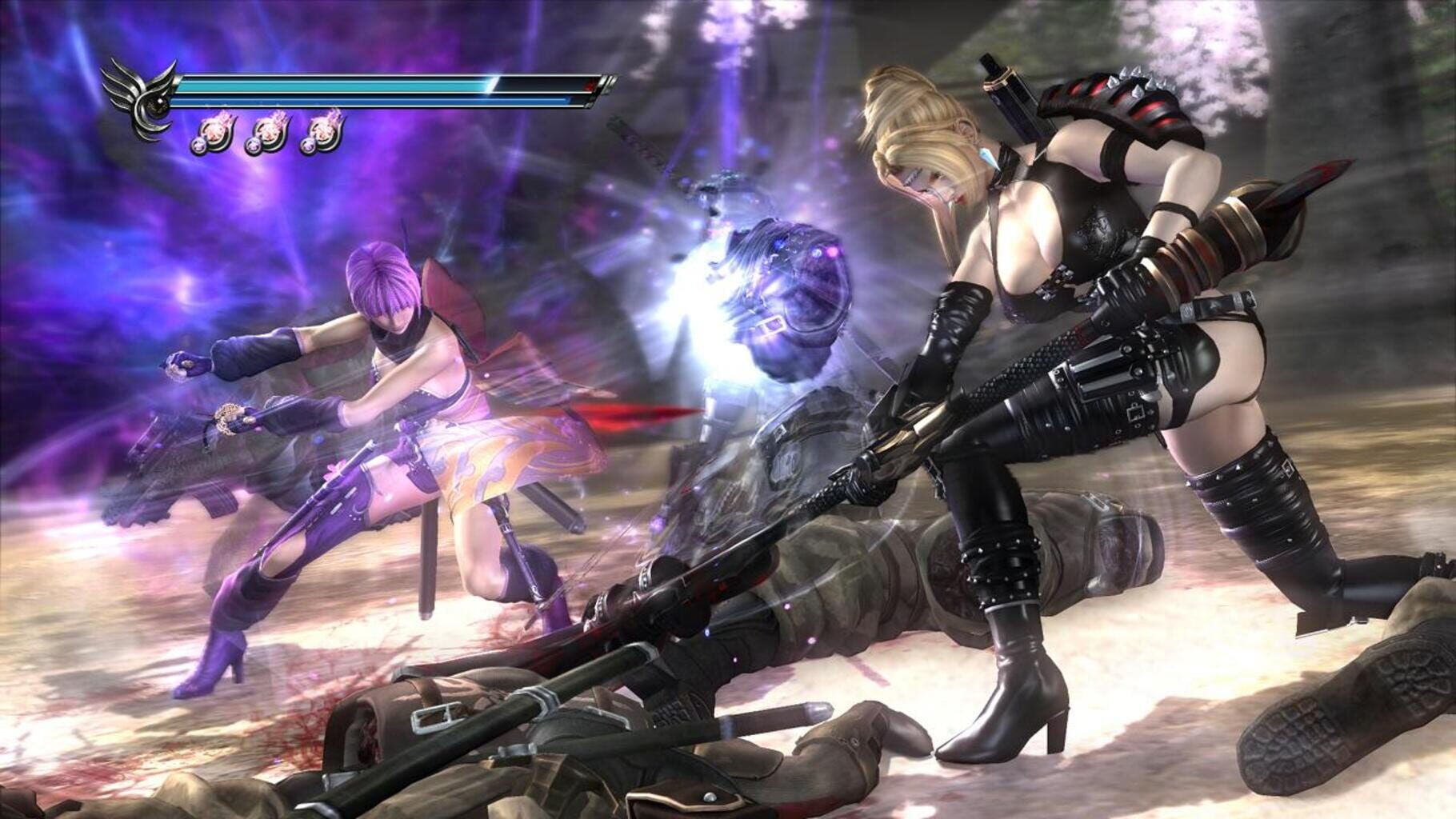Click the cyan health bar fill
Screen dimensions: 1456x819
coord(336,86)
